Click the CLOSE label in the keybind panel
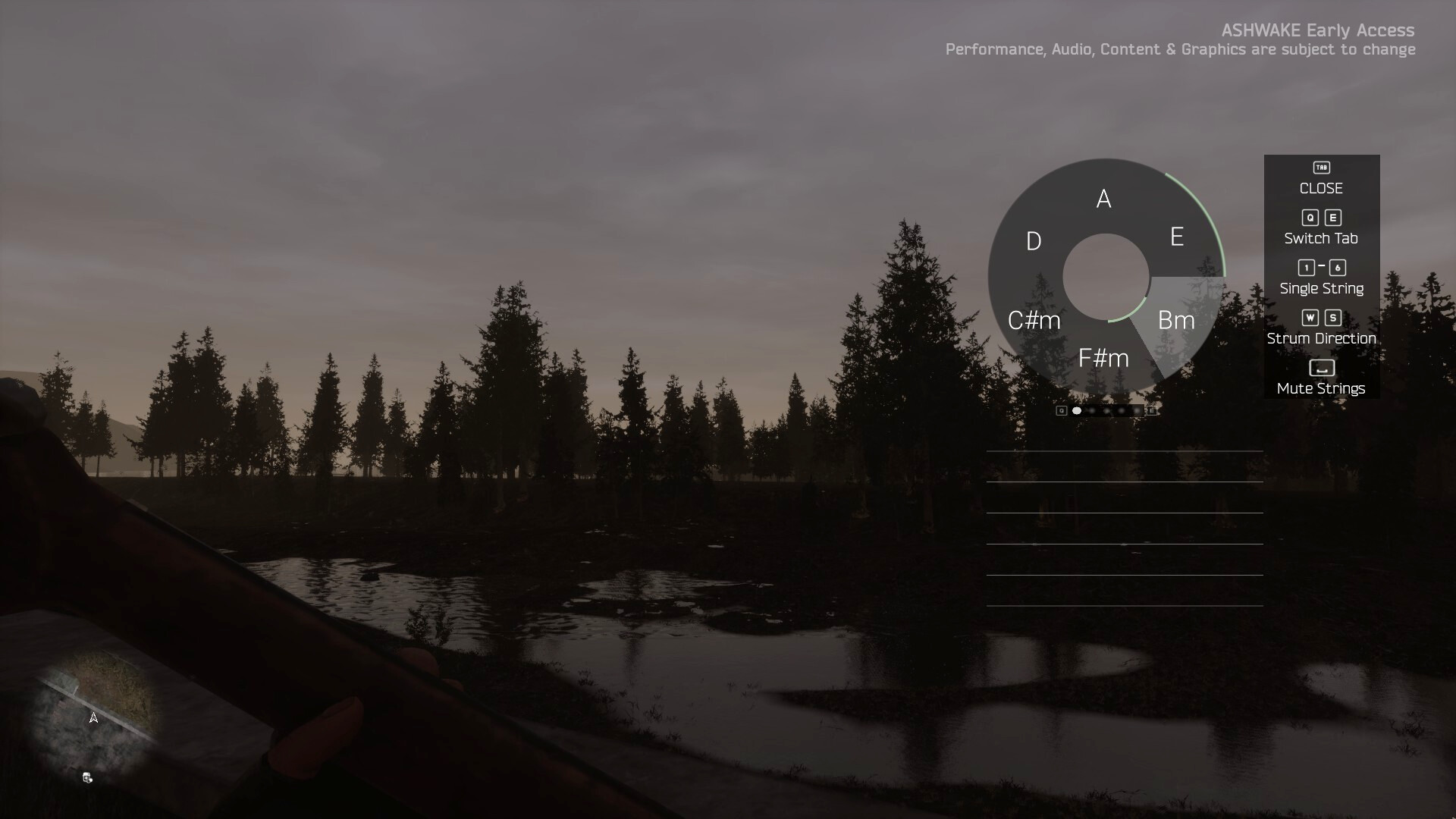 1320,189
